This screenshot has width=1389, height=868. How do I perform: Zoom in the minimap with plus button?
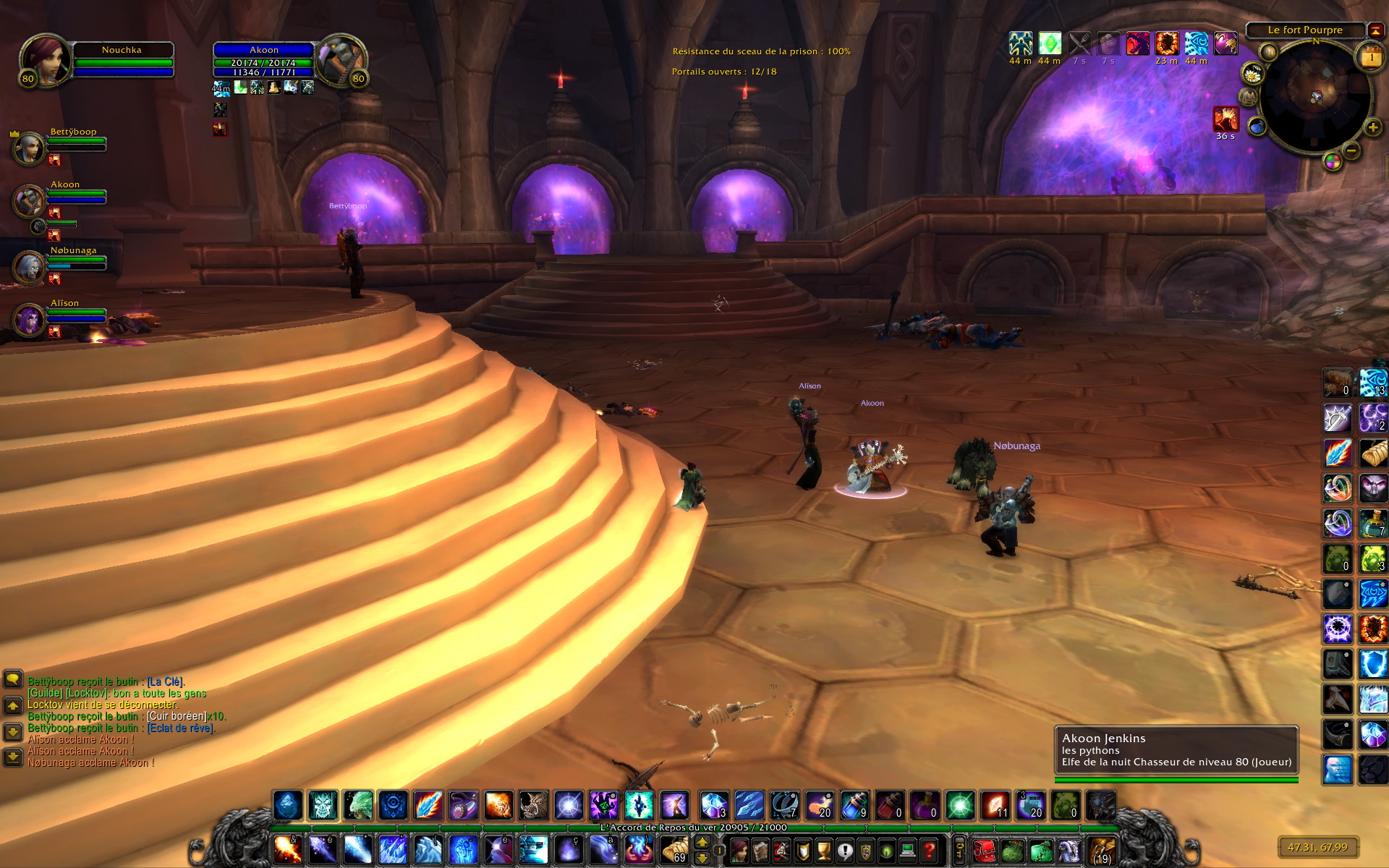[1372, 128]
